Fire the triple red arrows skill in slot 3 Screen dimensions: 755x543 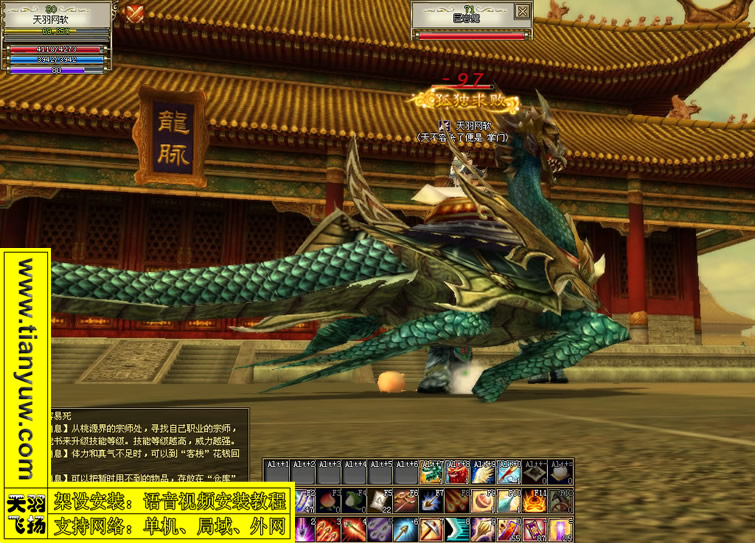click(x=330, y=529)
